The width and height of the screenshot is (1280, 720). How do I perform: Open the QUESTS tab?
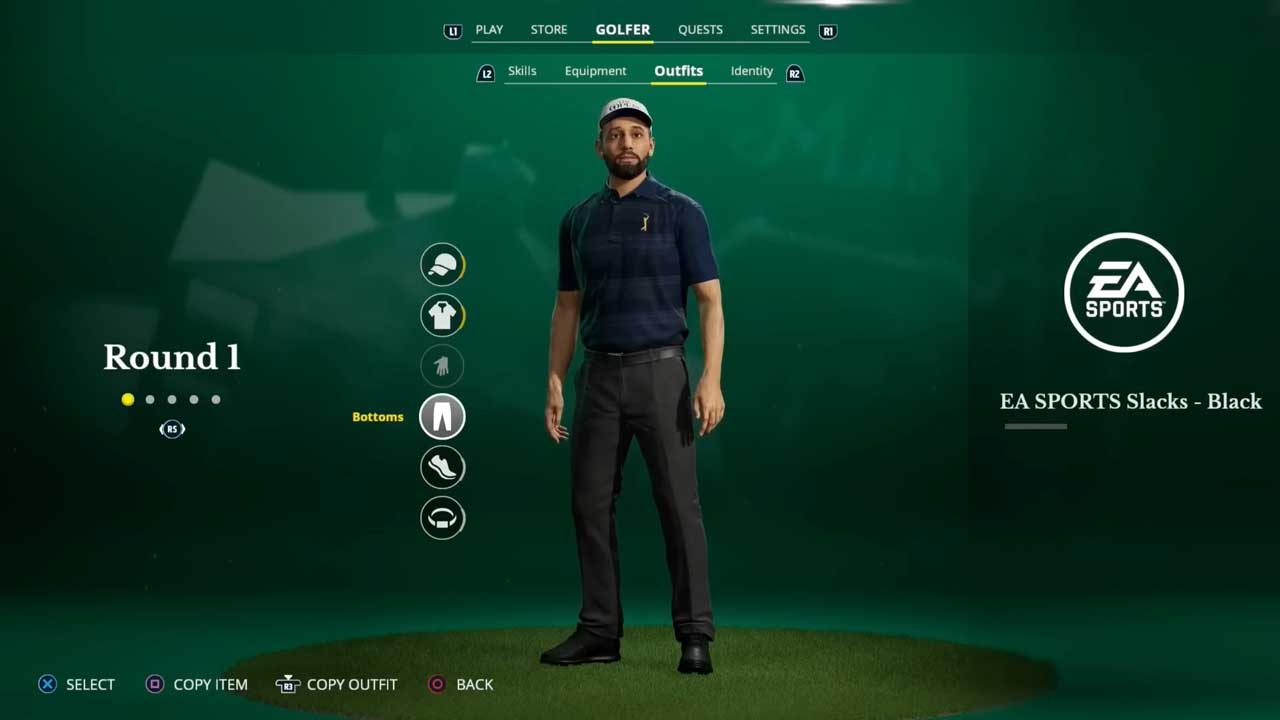point(700,30)
